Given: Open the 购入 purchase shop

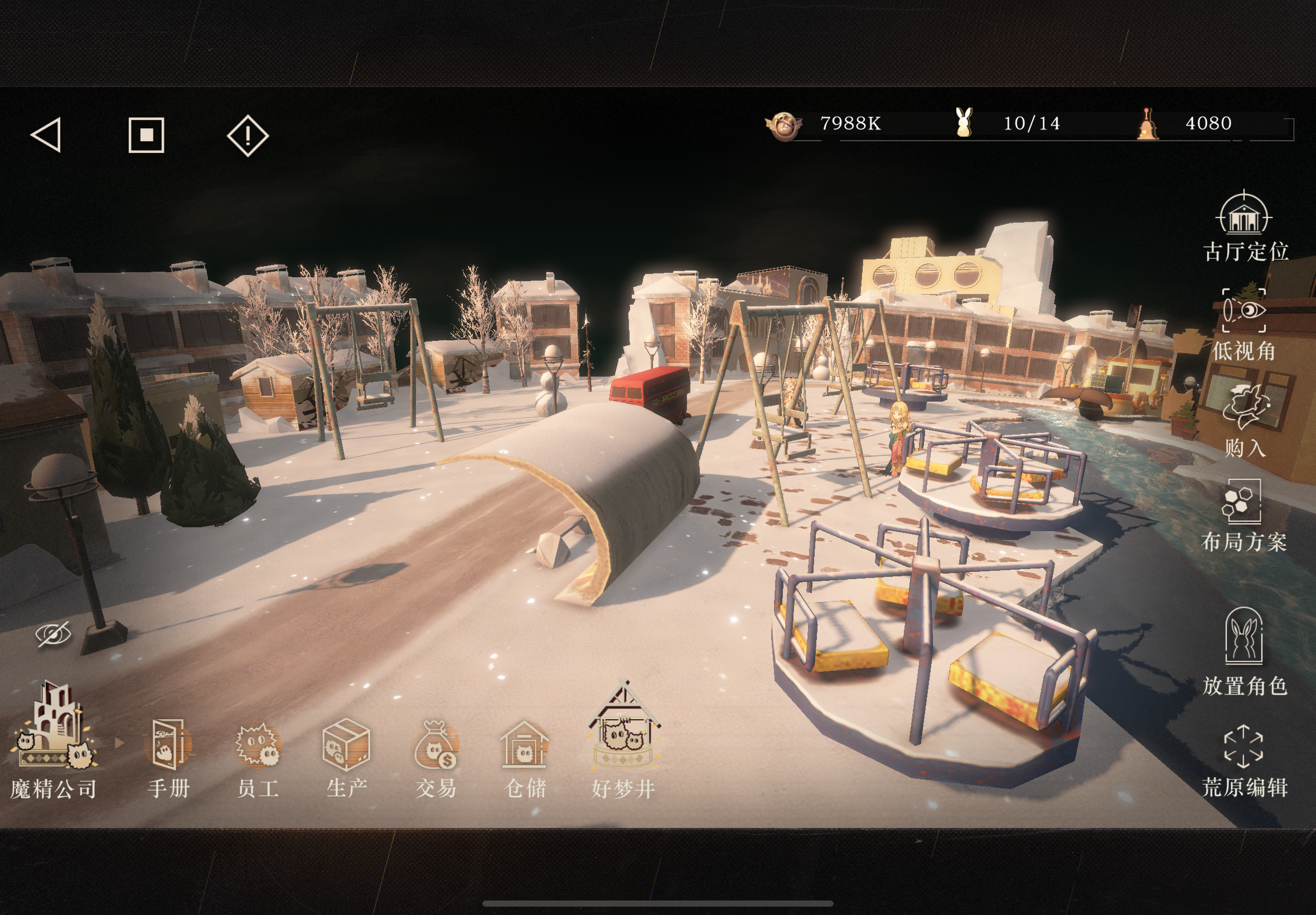Looking at the screenshot, I should tap(1245, 420).
